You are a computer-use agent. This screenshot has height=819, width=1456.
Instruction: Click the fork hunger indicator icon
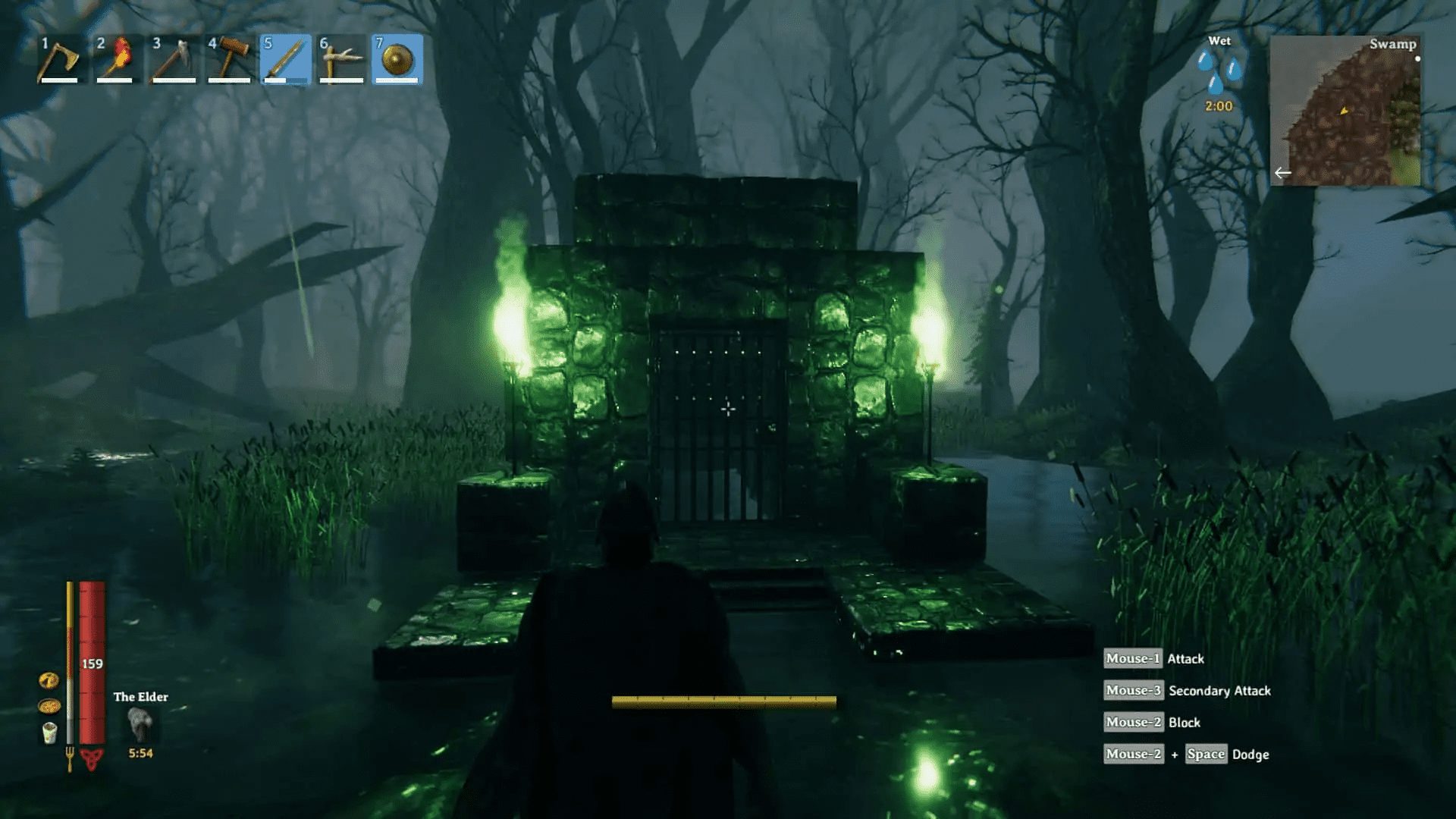click(x=70, y=757)
